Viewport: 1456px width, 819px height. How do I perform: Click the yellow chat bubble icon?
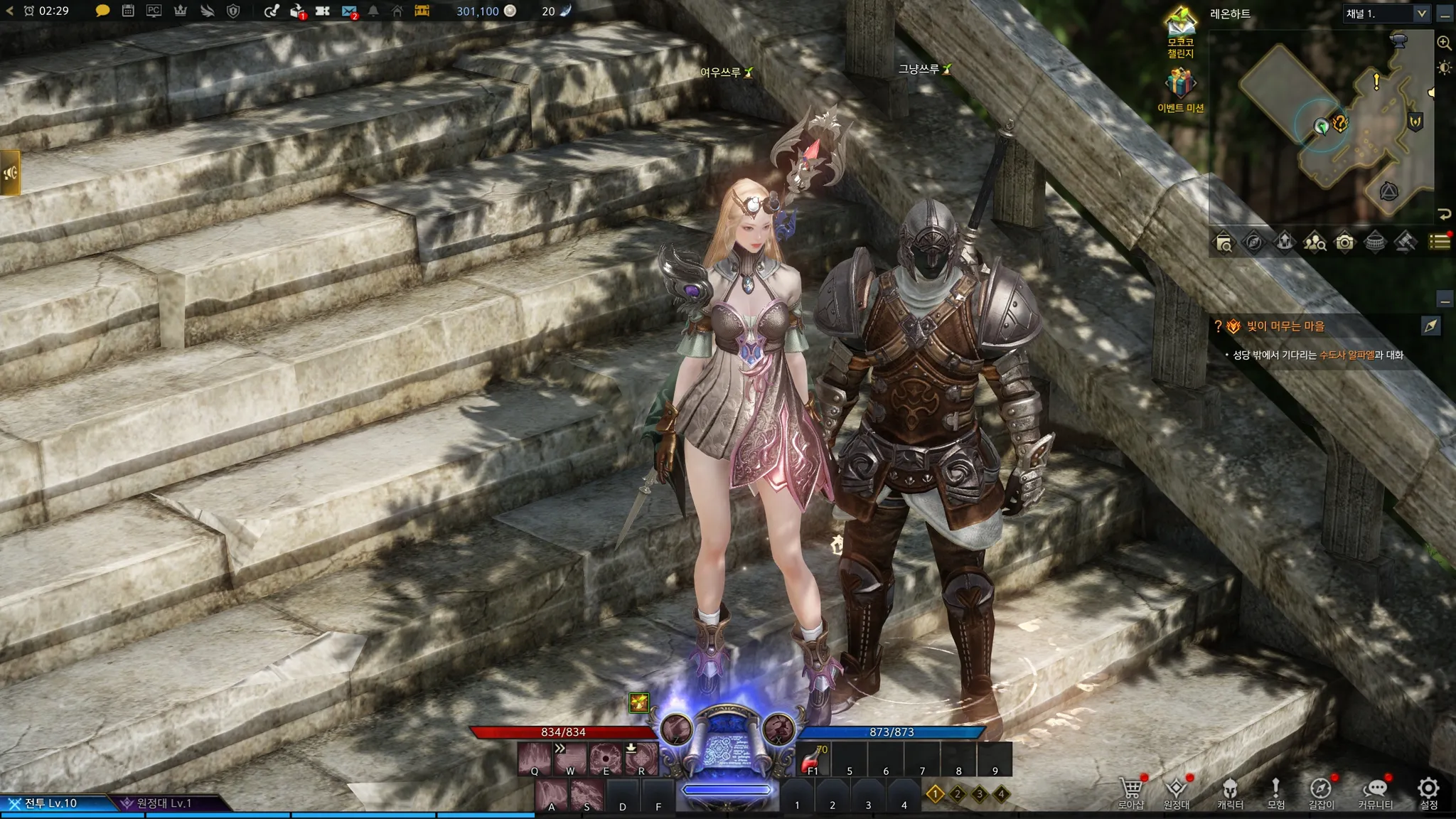102,11
